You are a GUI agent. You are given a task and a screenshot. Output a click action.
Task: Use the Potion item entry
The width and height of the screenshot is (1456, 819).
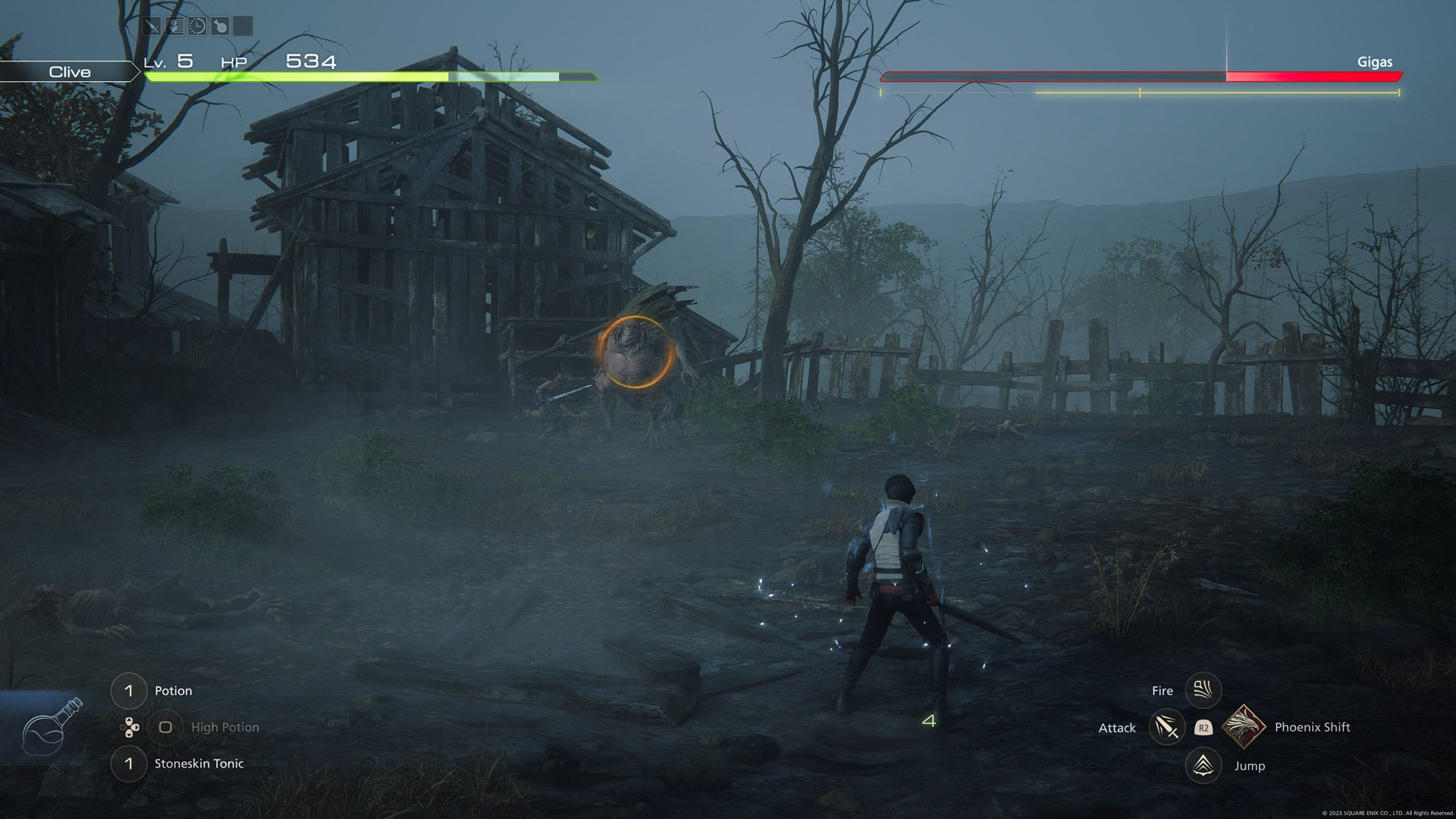[174, 690]
